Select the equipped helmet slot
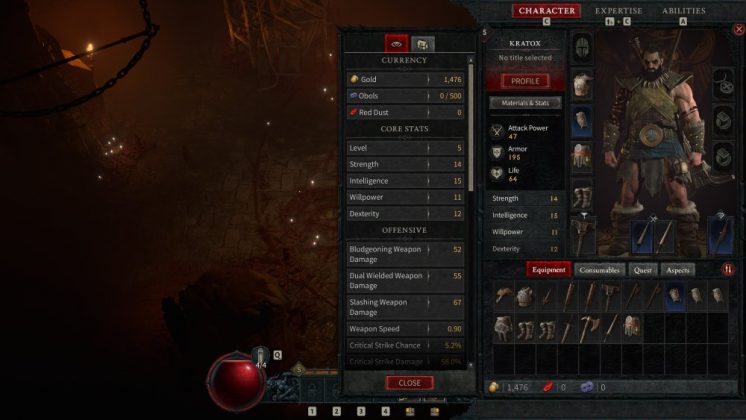Viewport: 746px width, 420px height. pos(581,47)
